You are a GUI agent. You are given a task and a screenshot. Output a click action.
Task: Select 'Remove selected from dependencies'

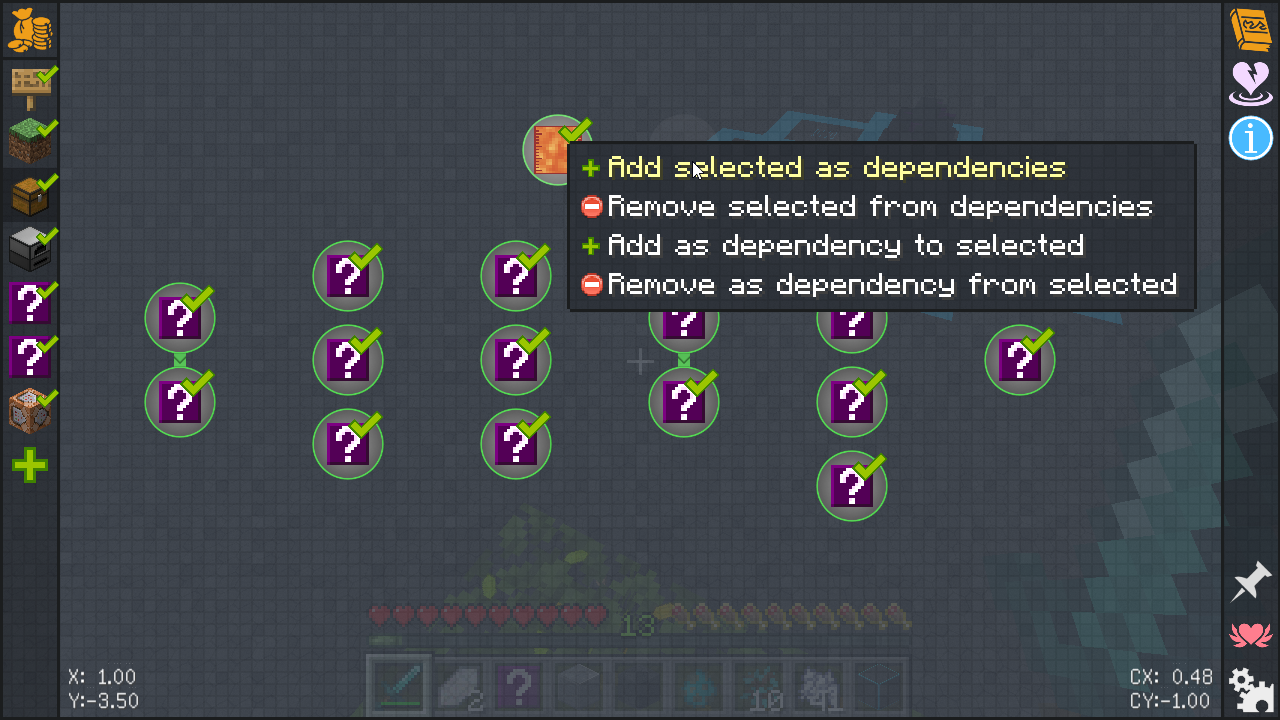click(880, 207)
